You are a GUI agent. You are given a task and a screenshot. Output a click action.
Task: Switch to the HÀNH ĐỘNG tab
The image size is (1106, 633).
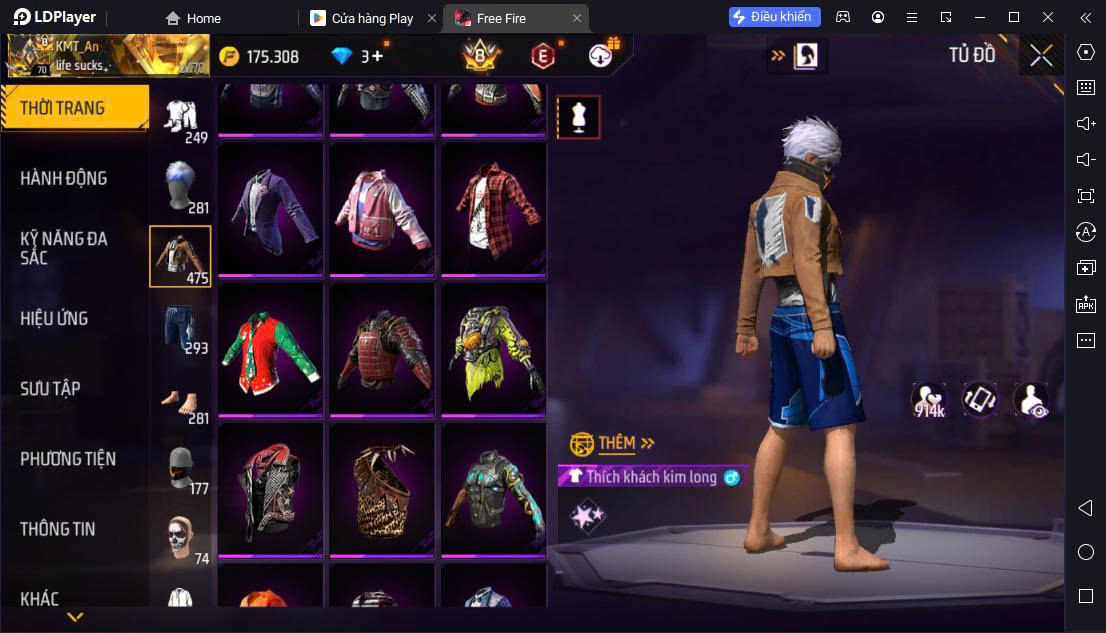(x=63, y=178)
